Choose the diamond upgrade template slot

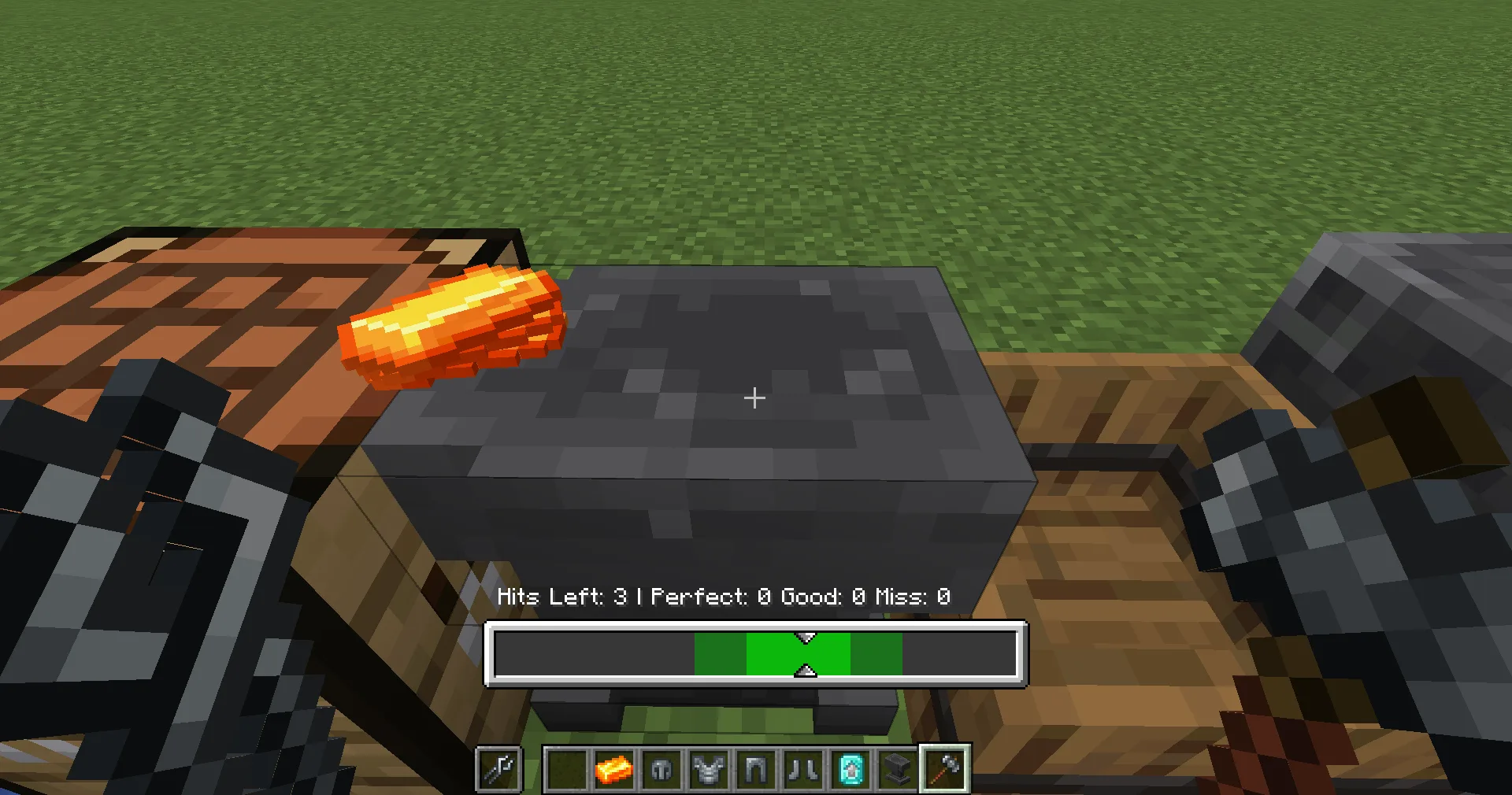coord(850,769)
